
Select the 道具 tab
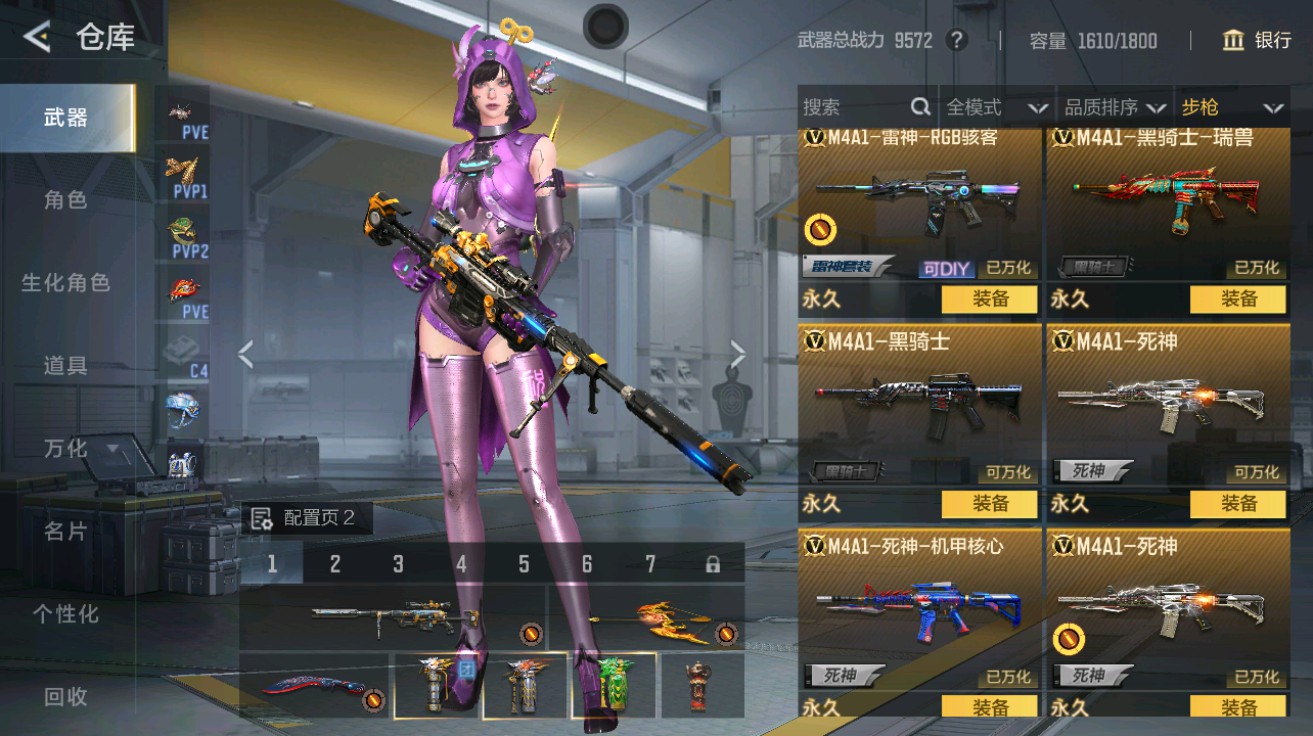tap(66, 366)
